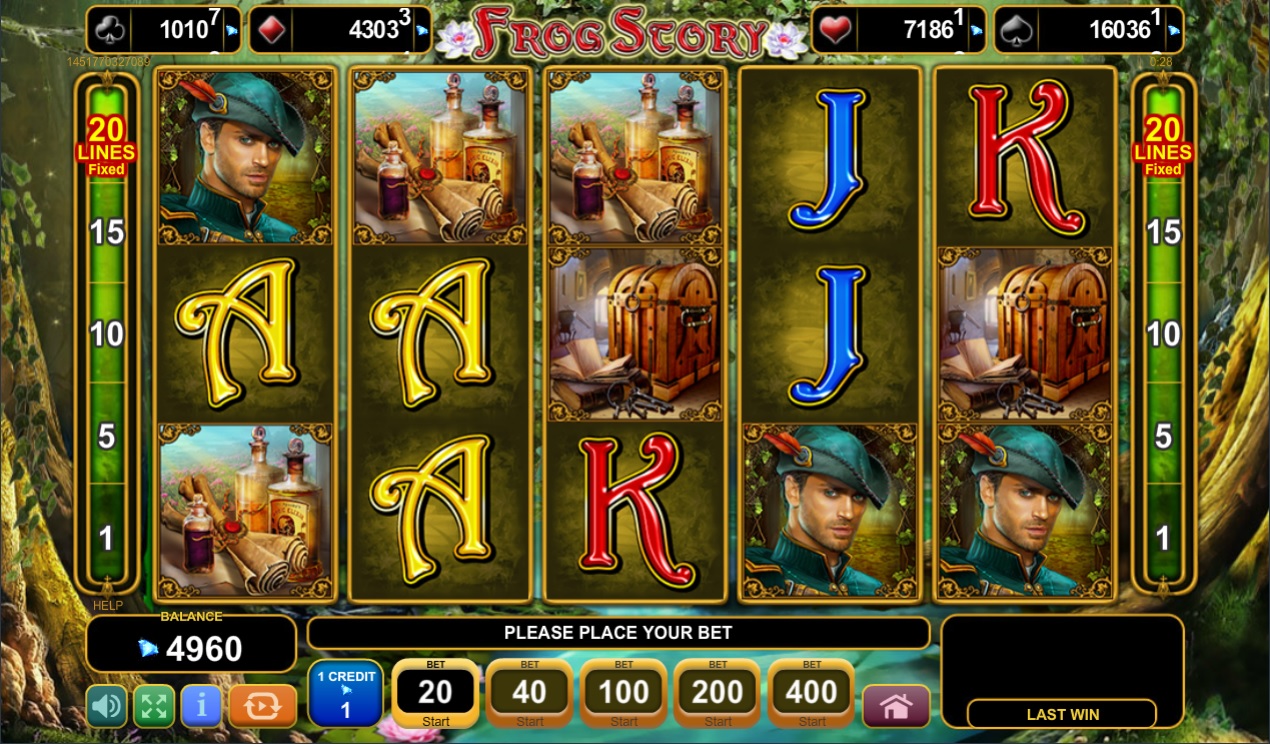Change the 1 credit denomination
Screen dimensions: 1270x744
(x=345, y=693)
